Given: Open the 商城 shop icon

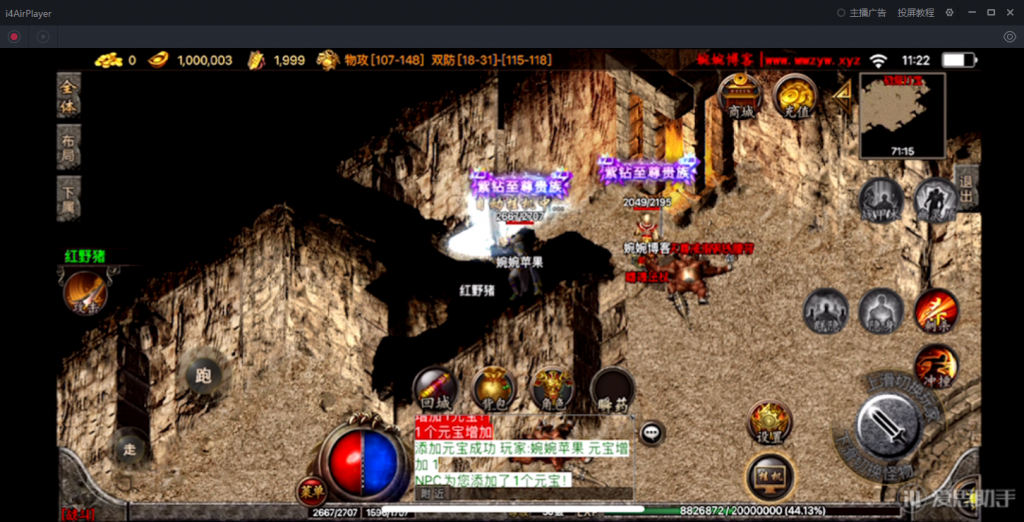Looking at the screenshot, I should click(x=740, y=97).
